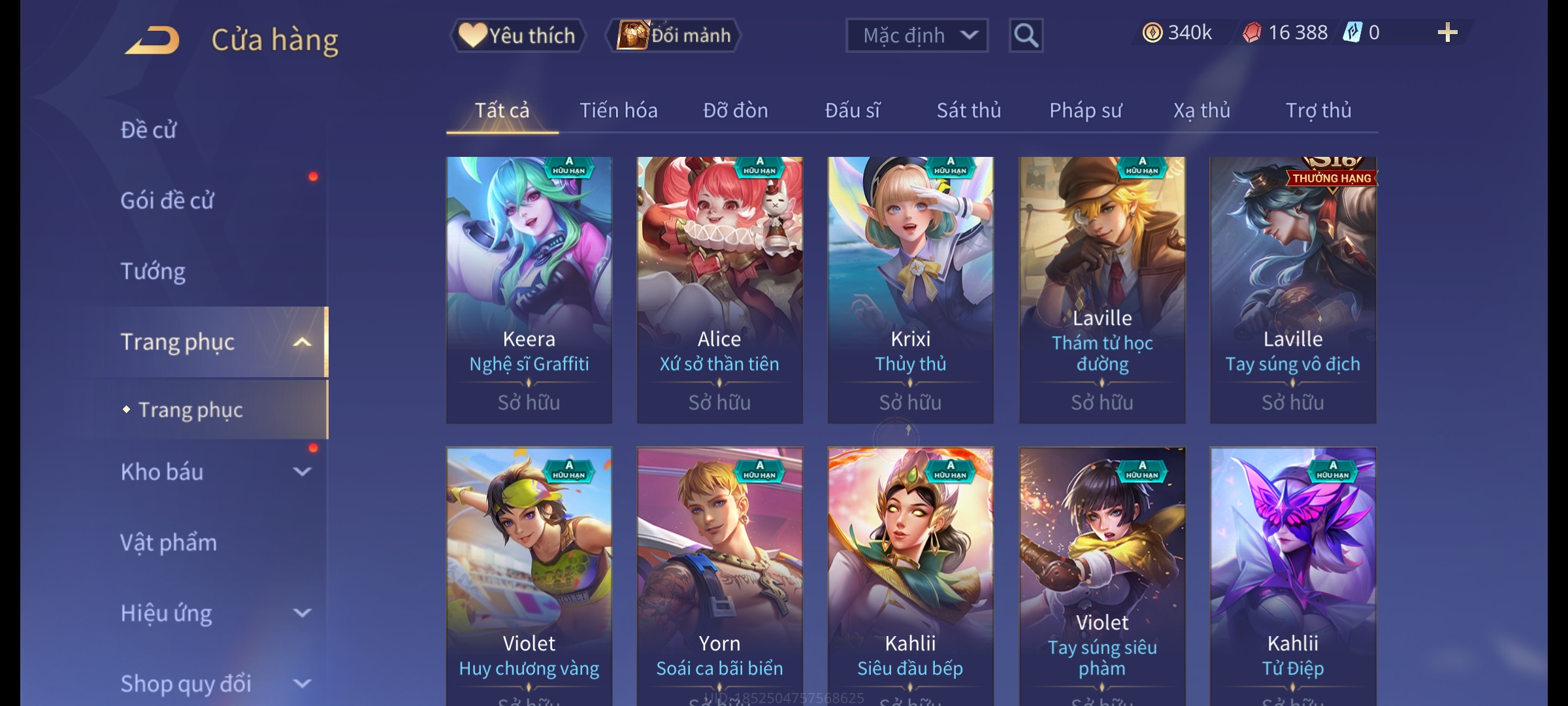
Task: Open the Yêu thích favorites list
Action: (x=518, y=35)
